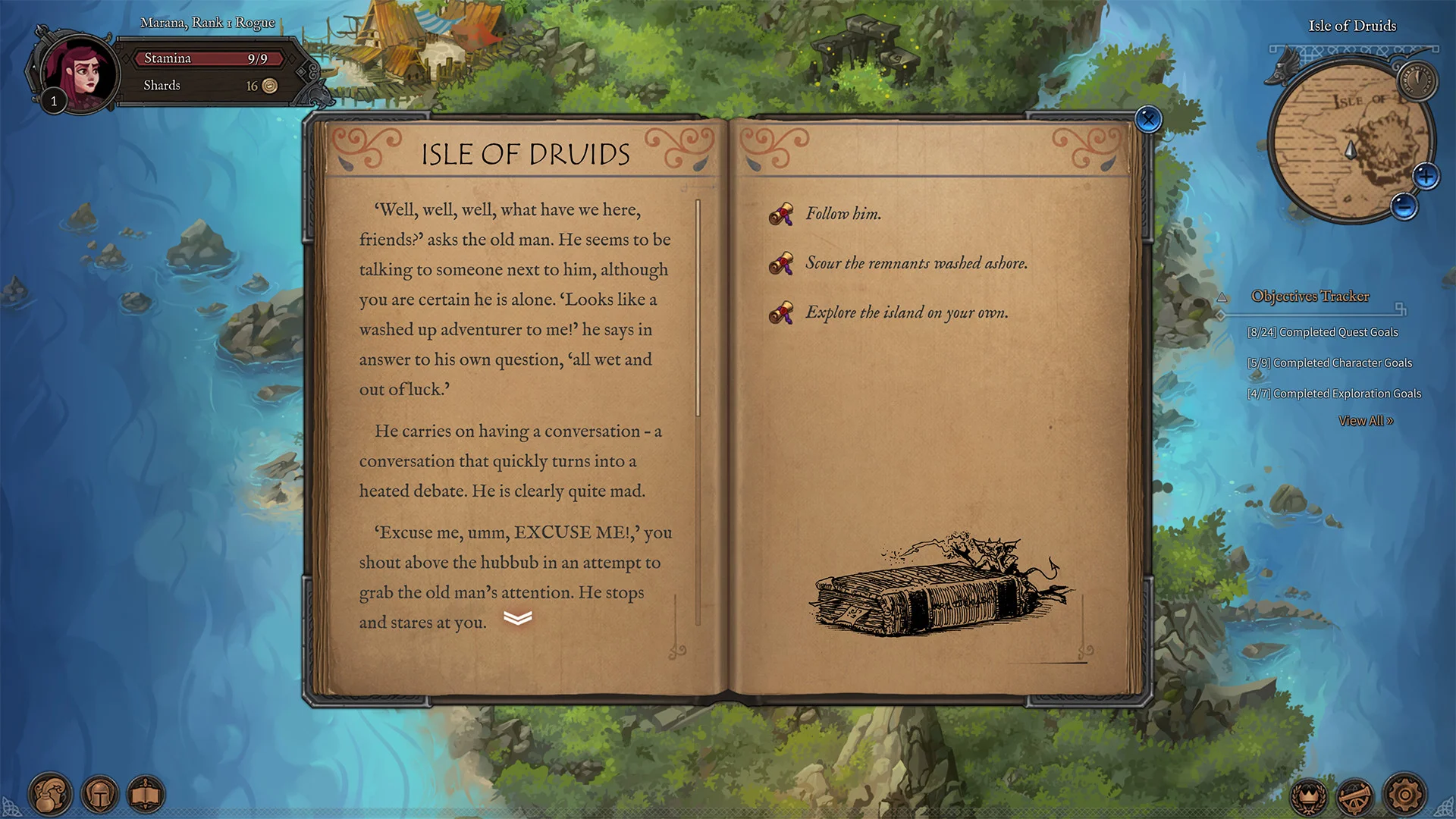Screen dimensions: 1456x819
Task: Click the red Stamina bar
Action: click(208, 58)
